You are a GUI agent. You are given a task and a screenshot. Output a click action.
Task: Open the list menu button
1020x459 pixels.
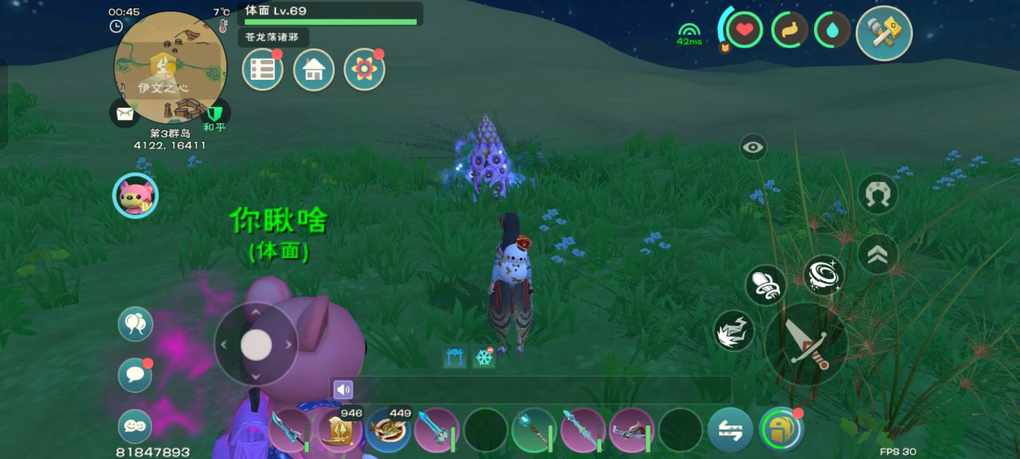pyautogui.click(x=263, y=70)
